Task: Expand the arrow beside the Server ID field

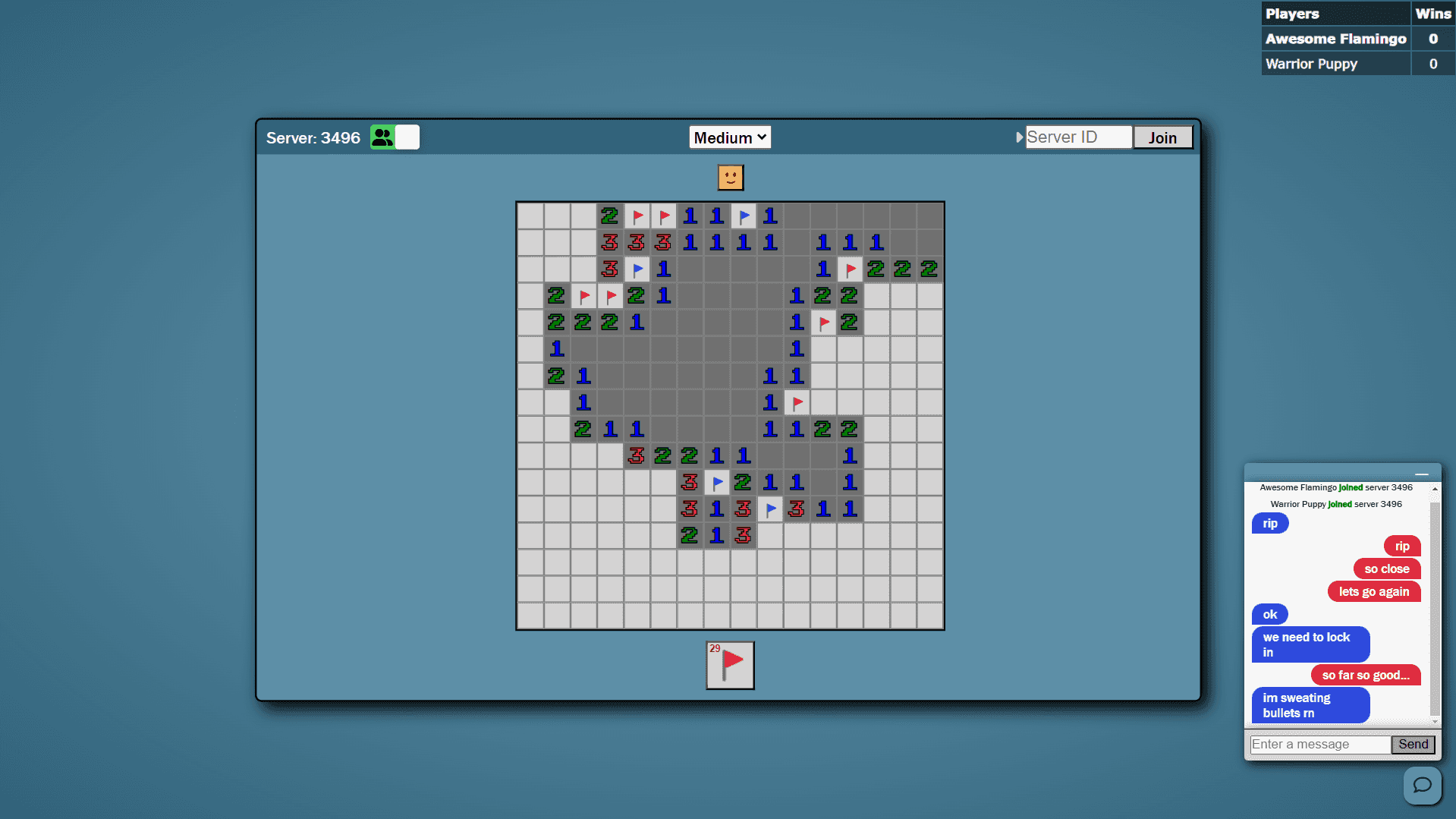Action: (x=1020, y=137)
